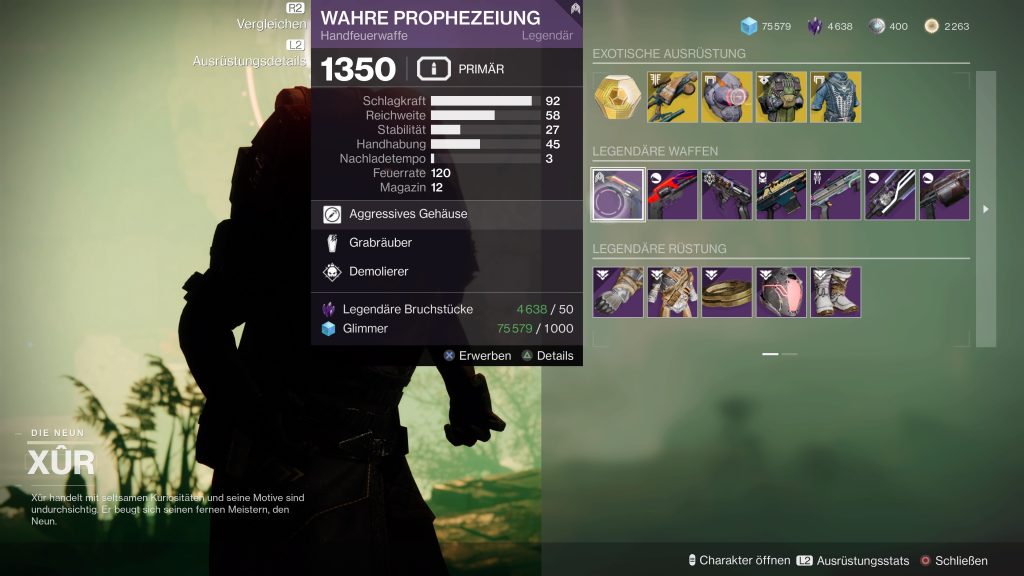This screenshot has width=1024, height=576.
Task: Select the blue exotic chest armor
Action: click(836, 97)
